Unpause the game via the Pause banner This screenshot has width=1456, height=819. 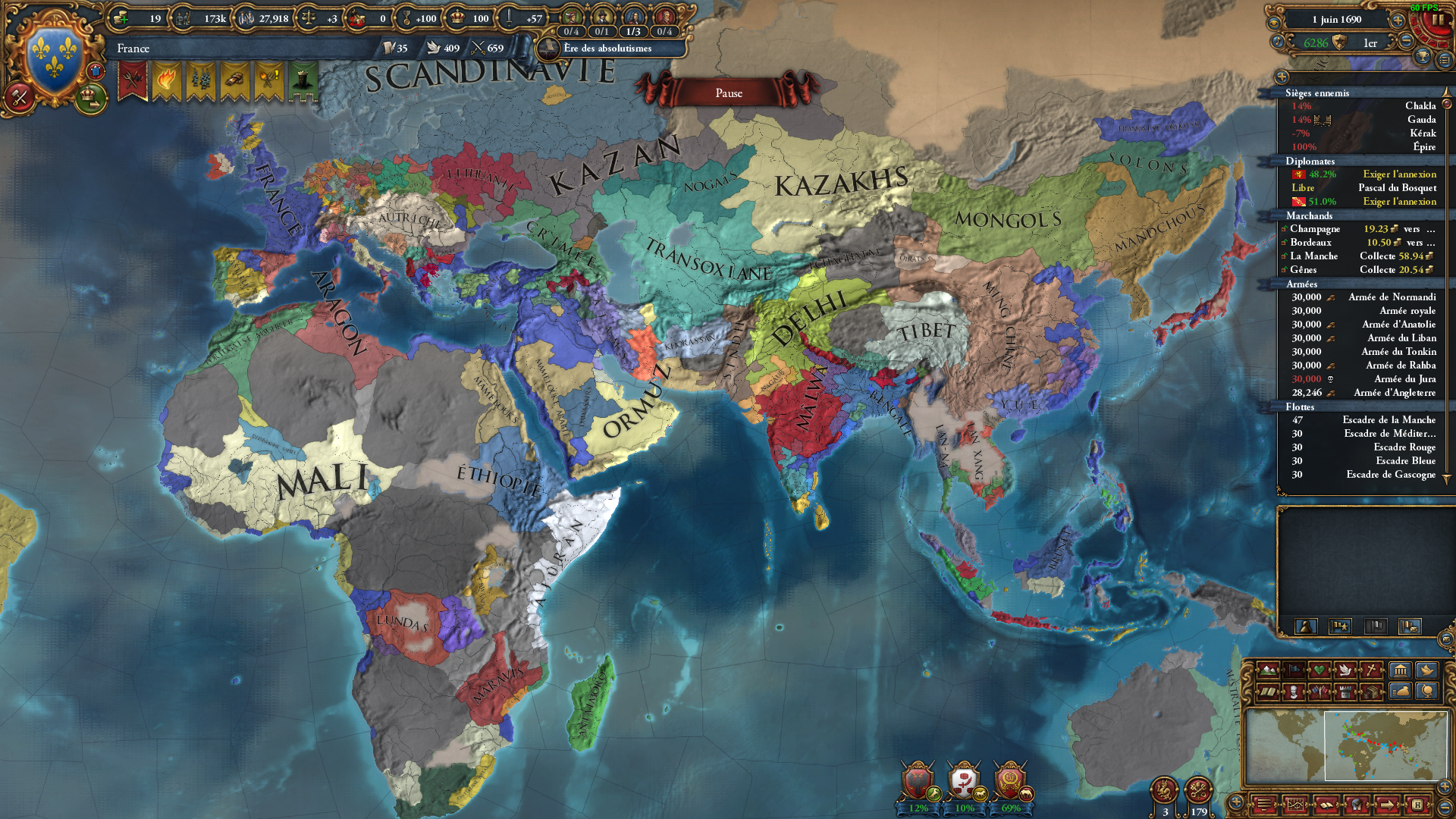[728, 92]
